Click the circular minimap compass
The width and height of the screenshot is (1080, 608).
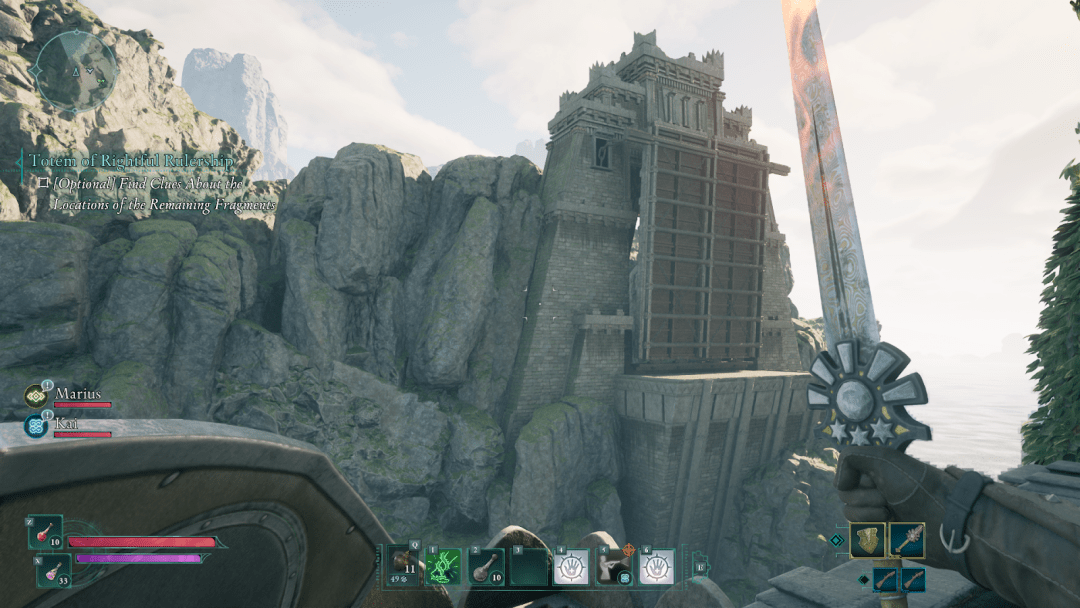point(73,71)
